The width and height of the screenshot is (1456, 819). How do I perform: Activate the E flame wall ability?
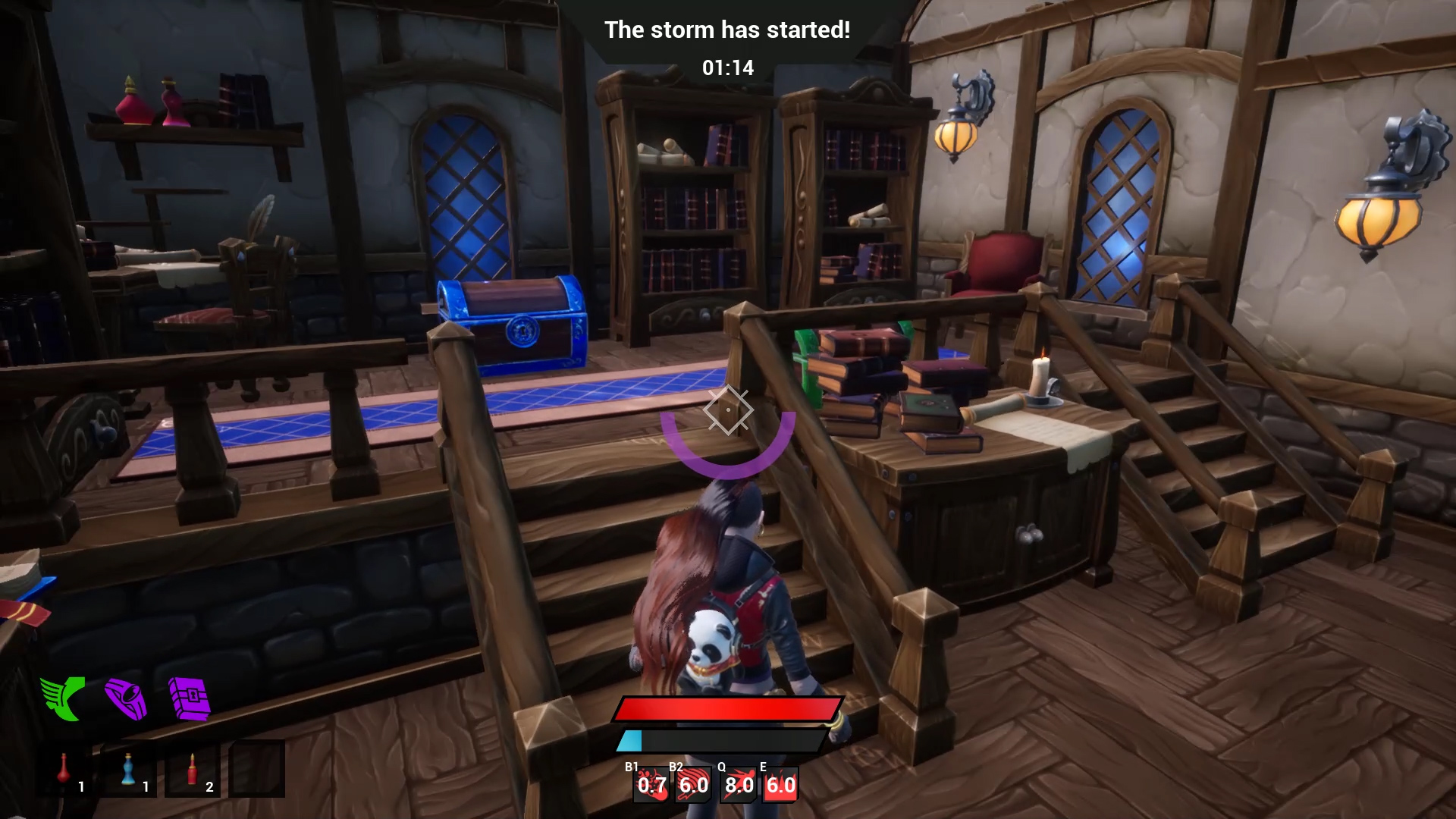pos(780,785)
